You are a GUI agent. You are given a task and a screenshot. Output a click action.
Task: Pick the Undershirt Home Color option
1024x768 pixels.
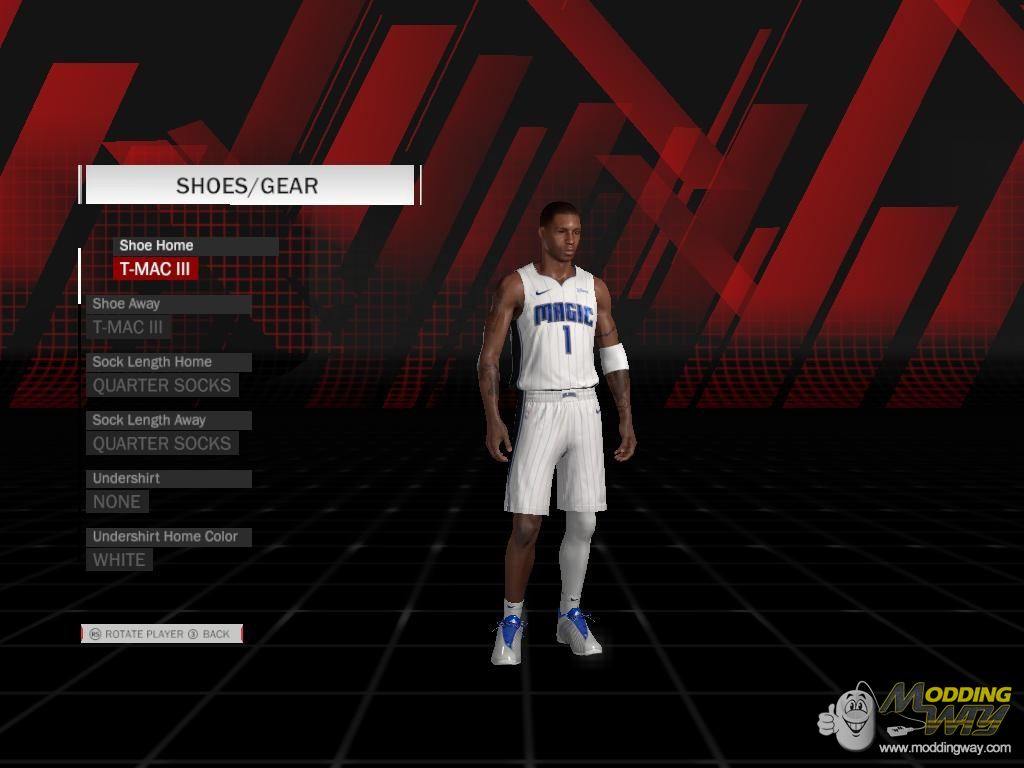[165, 537]
